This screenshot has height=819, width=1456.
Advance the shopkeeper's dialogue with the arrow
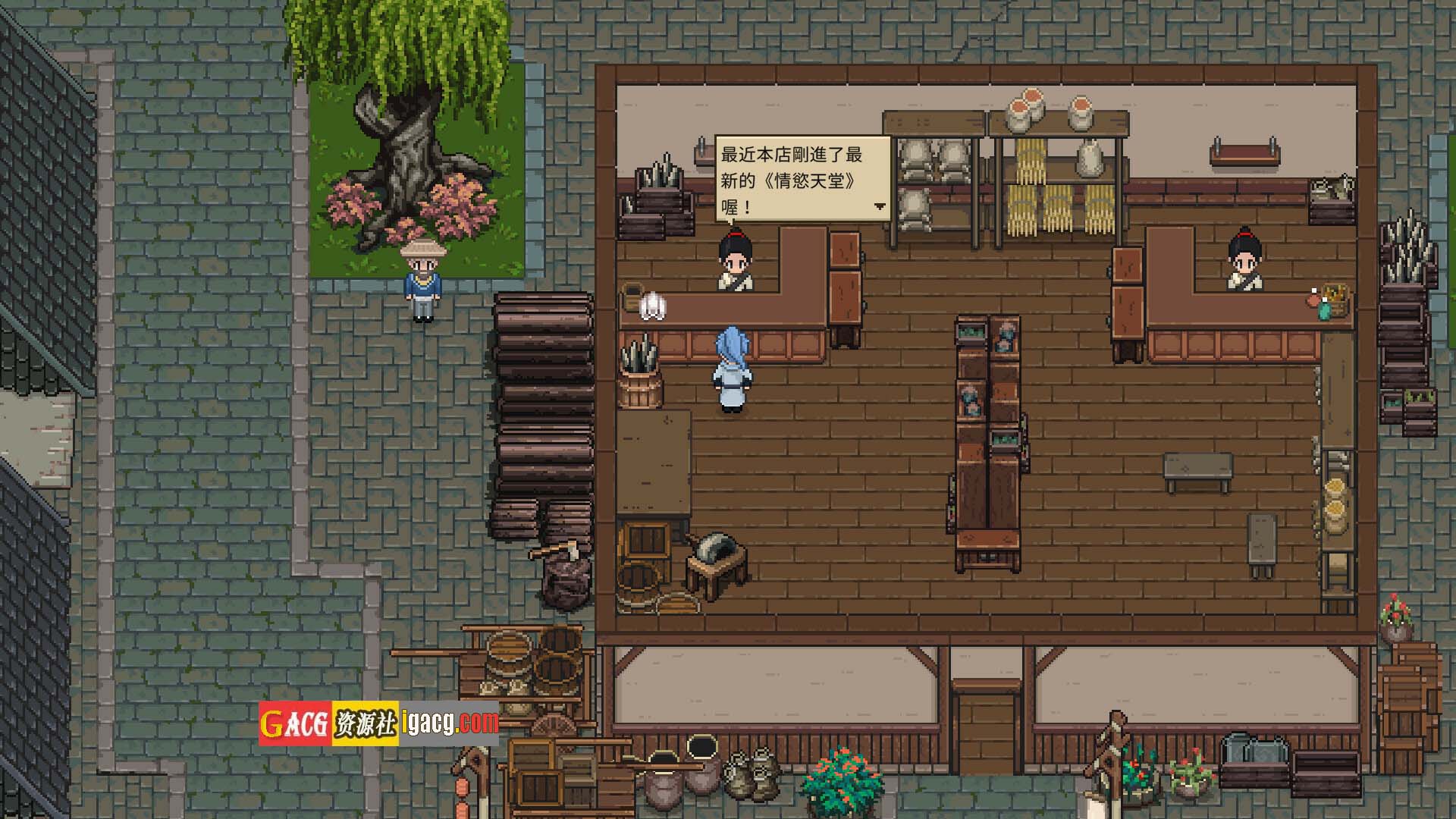(x=880, y=206)
